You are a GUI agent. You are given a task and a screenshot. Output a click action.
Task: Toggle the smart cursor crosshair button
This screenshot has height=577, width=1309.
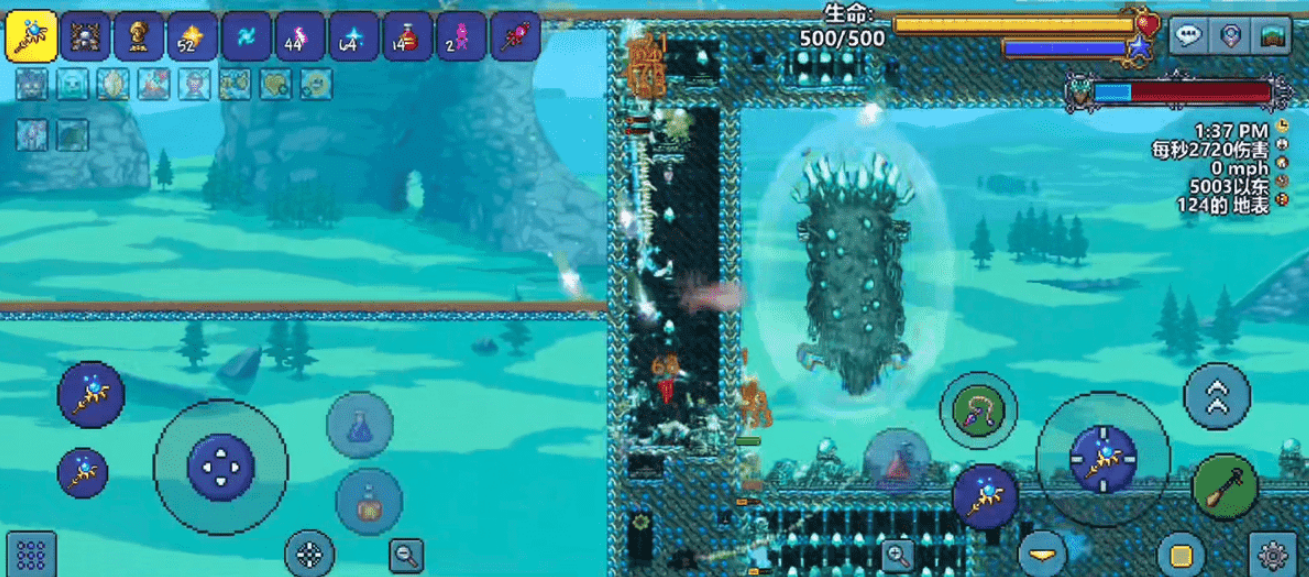coord(310,553)
